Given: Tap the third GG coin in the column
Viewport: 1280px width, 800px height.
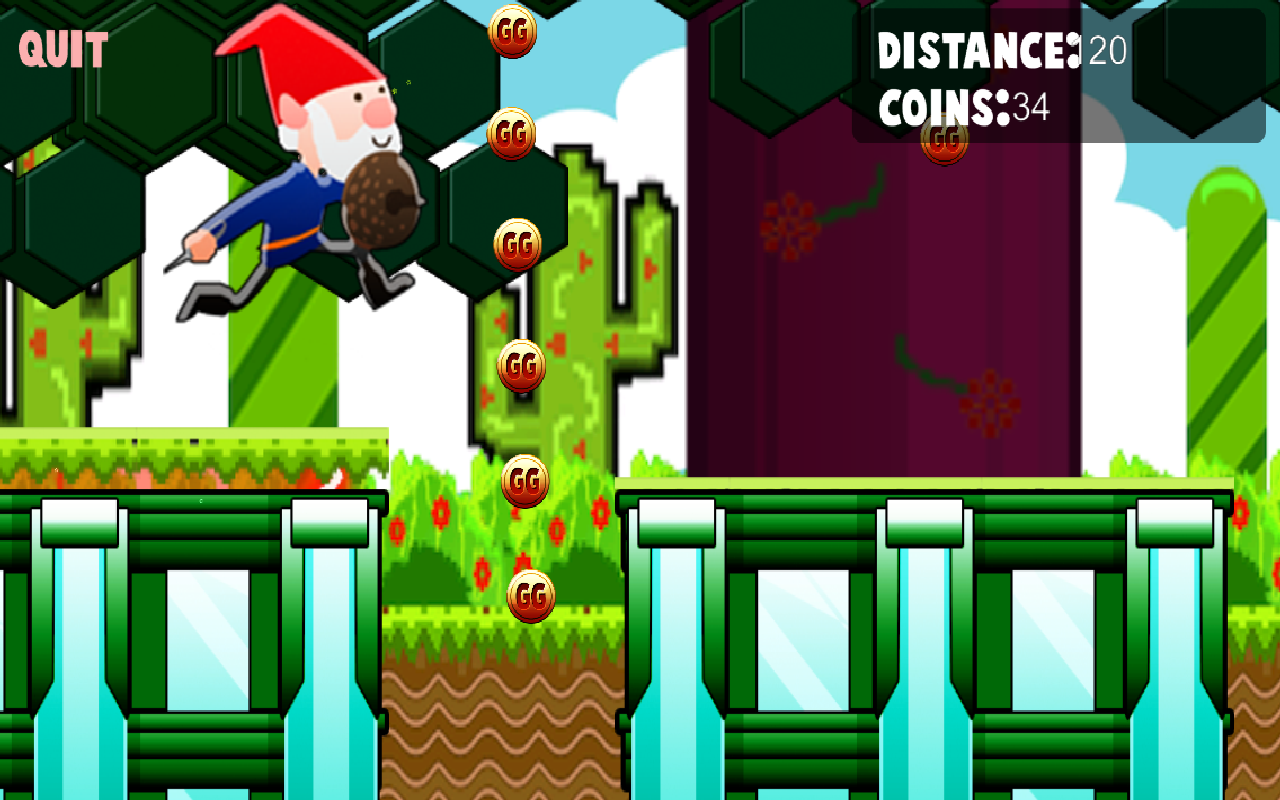Looking at the screenshot, I should coord(516,243).
